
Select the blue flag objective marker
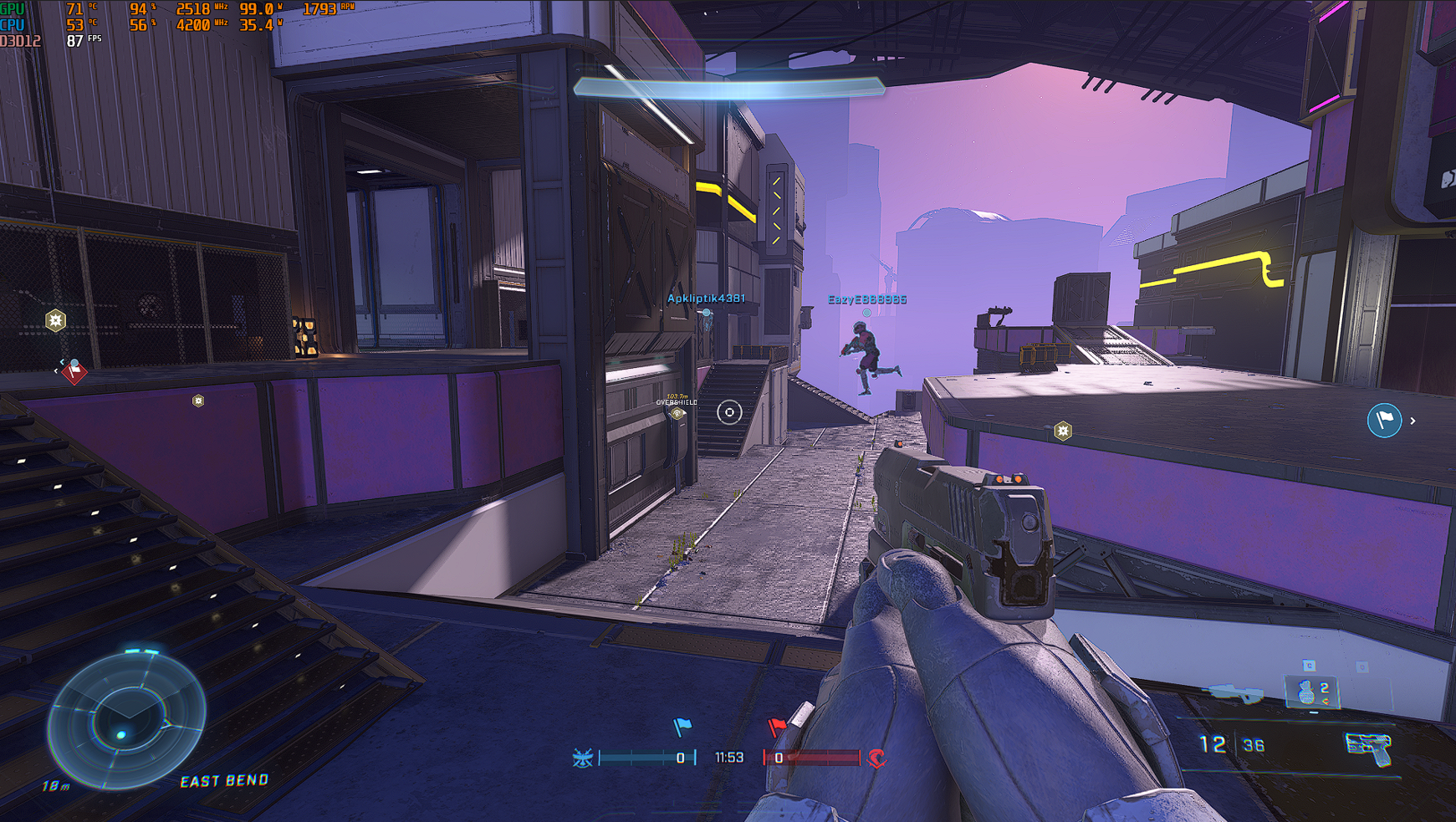click(x=1384, y=420)
